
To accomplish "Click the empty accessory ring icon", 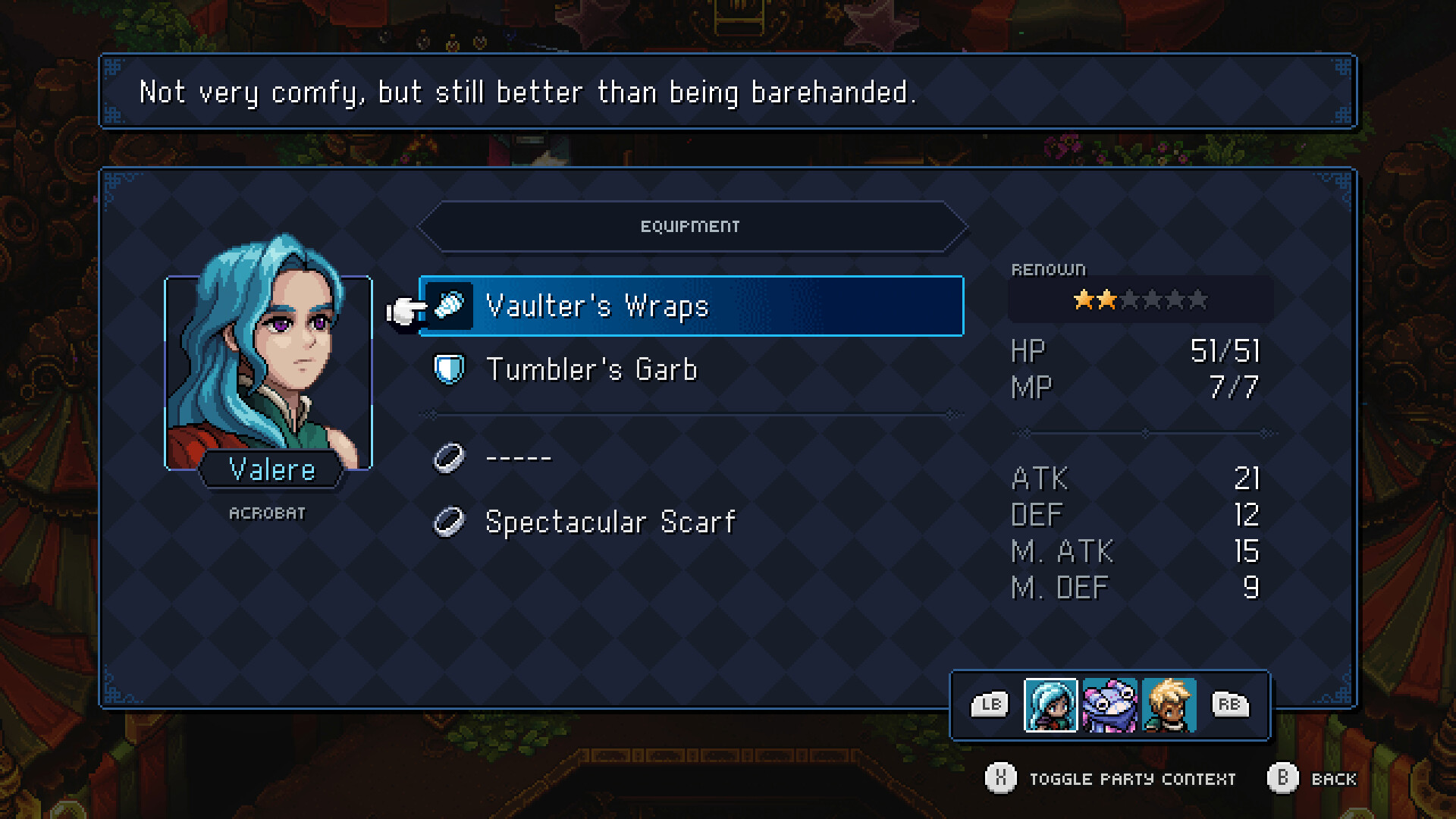I will click(449, 457).
